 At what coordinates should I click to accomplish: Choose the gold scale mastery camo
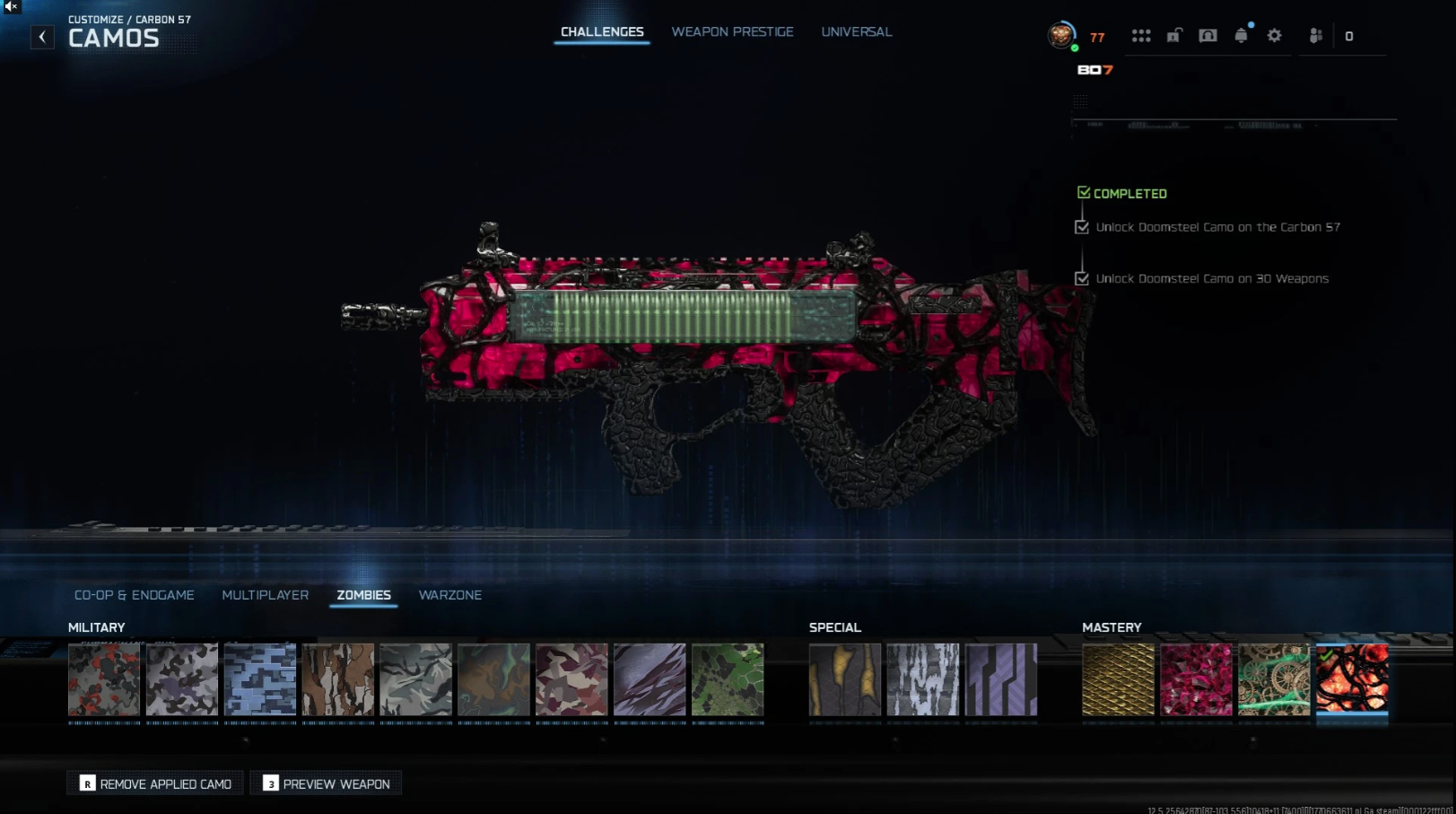1118,679
